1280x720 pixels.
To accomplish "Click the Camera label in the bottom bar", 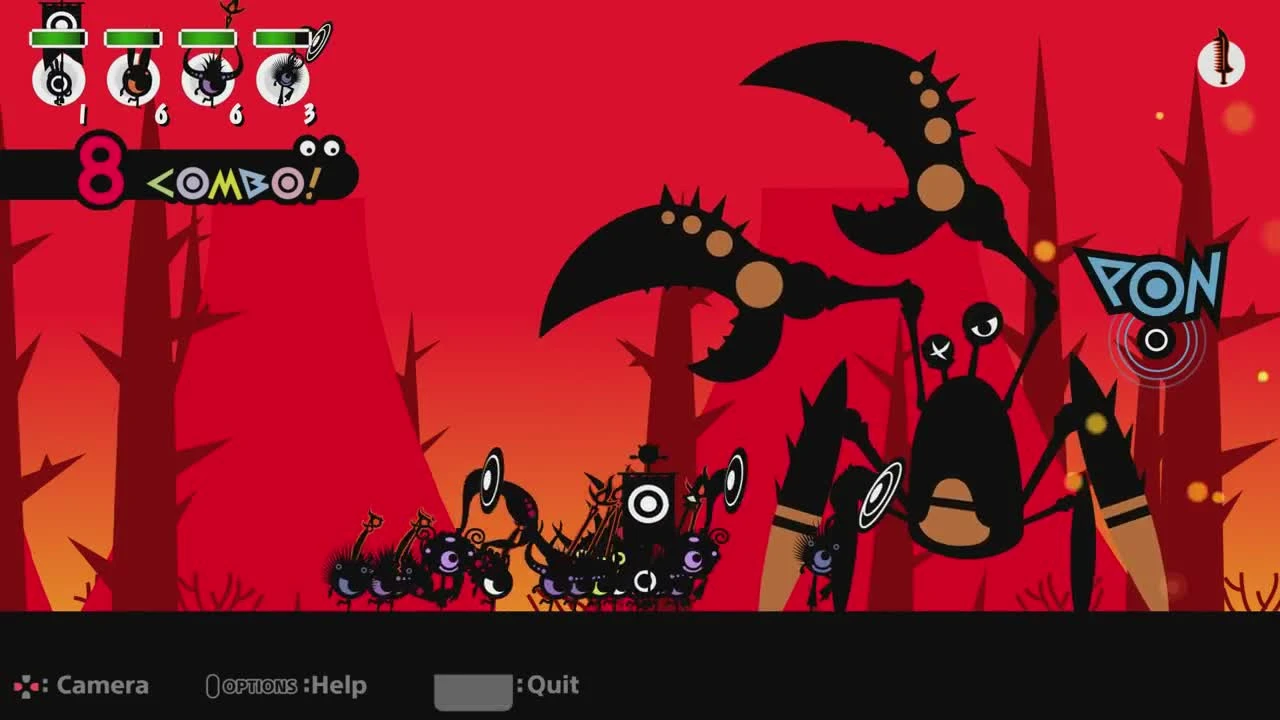I will [x=103, y=686].
